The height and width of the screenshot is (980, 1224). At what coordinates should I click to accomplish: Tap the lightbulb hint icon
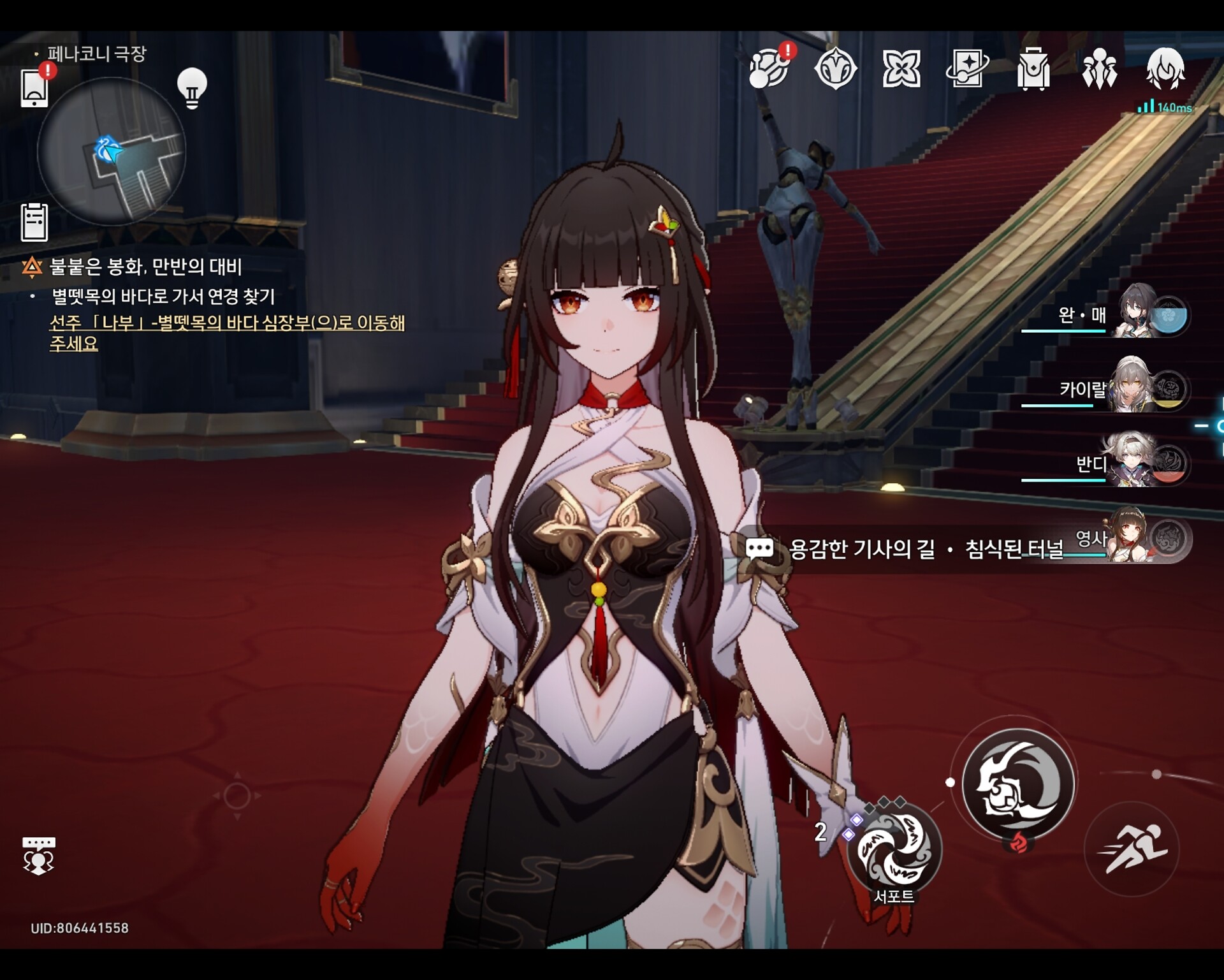tap(192, 88)
